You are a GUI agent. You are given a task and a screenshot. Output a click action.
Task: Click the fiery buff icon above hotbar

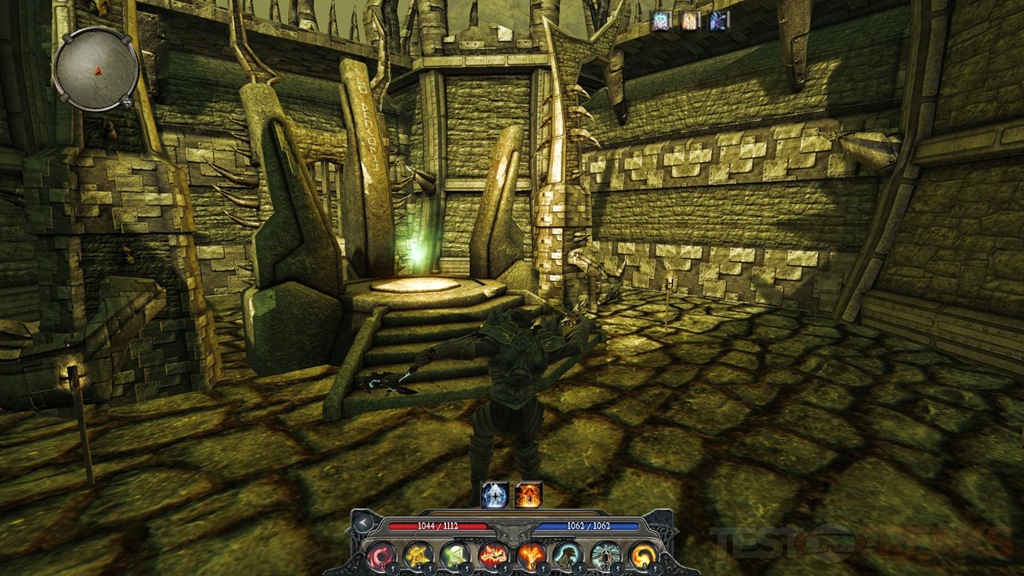528,495
